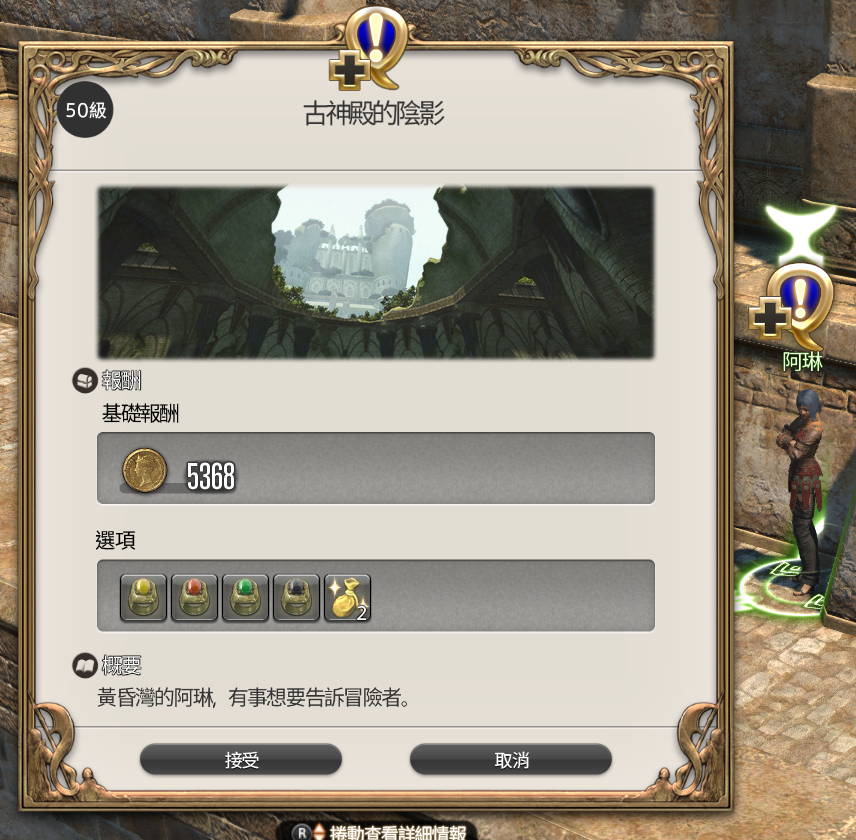Pick the green gem ring reward
The image size is (856, 840).
[245, 597]
